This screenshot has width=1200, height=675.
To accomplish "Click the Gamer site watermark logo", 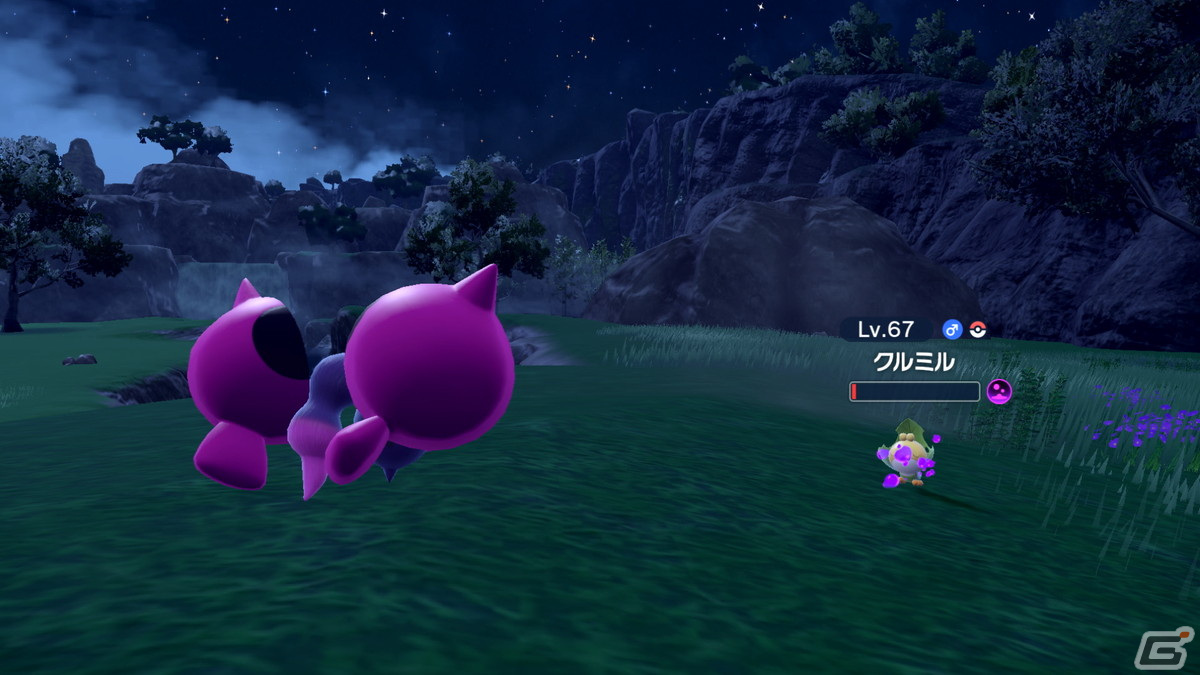I will (x=1163, y=646).
